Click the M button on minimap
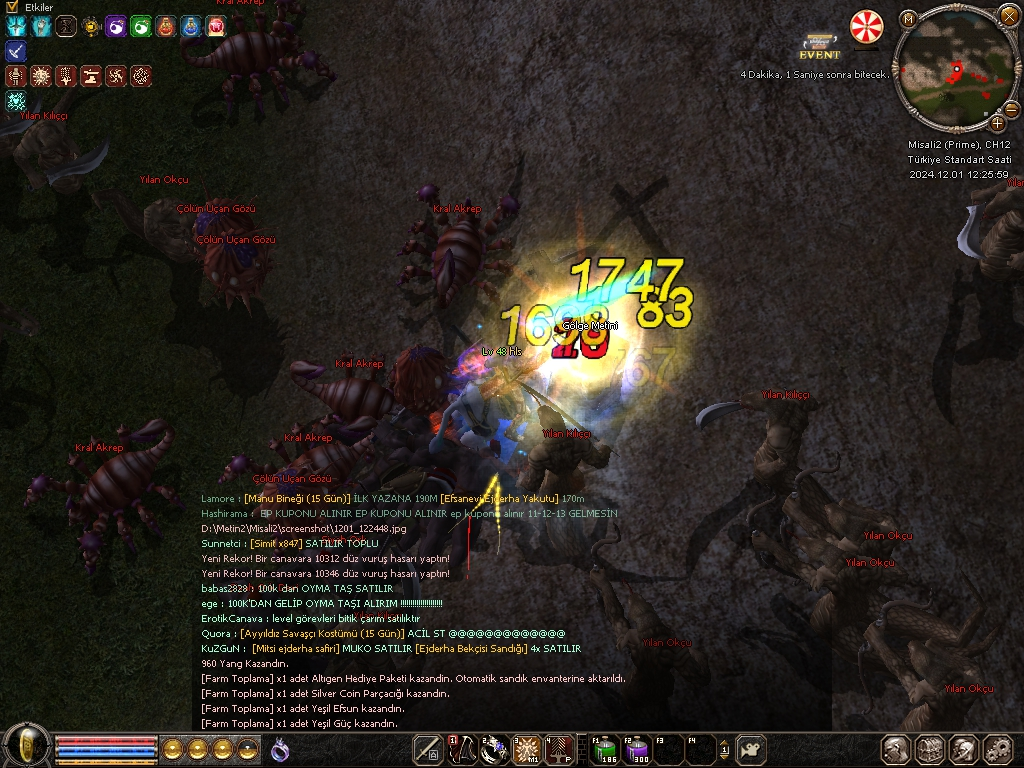Screen dimensions: 1024x768 908,20
